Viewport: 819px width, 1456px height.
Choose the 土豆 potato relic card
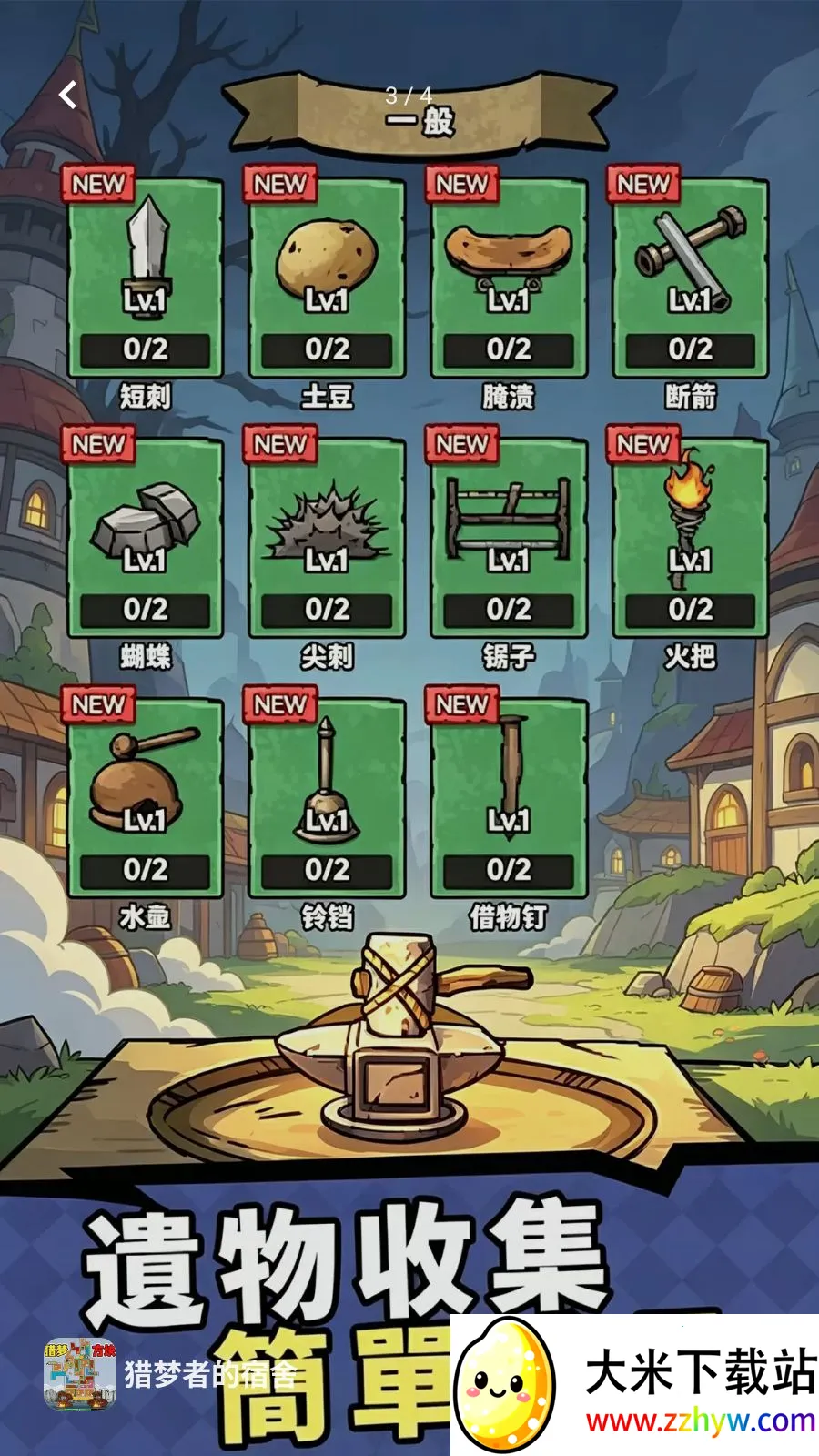pos(327,278)
